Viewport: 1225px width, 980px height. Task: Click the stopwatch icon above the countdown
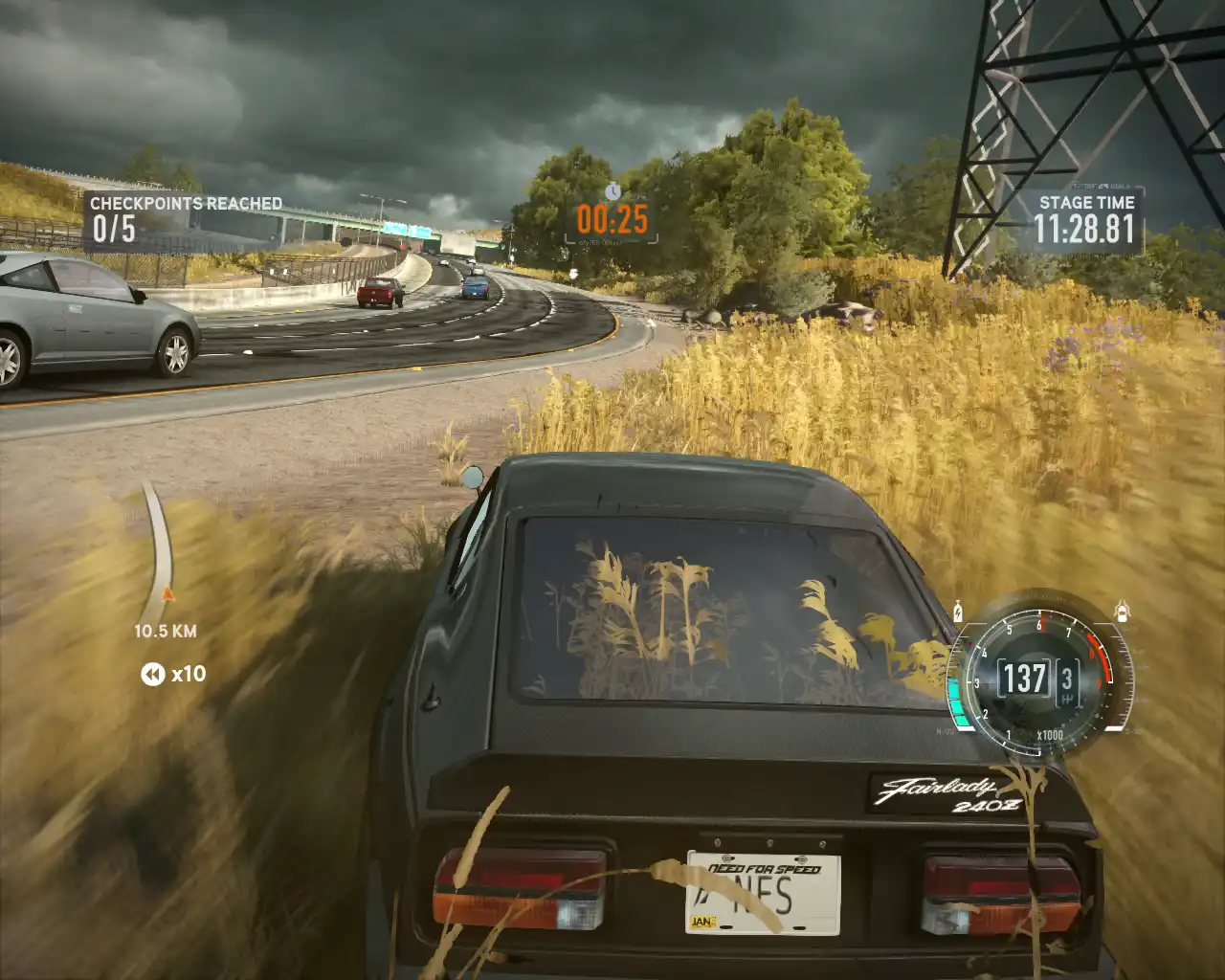click(612, 191)
